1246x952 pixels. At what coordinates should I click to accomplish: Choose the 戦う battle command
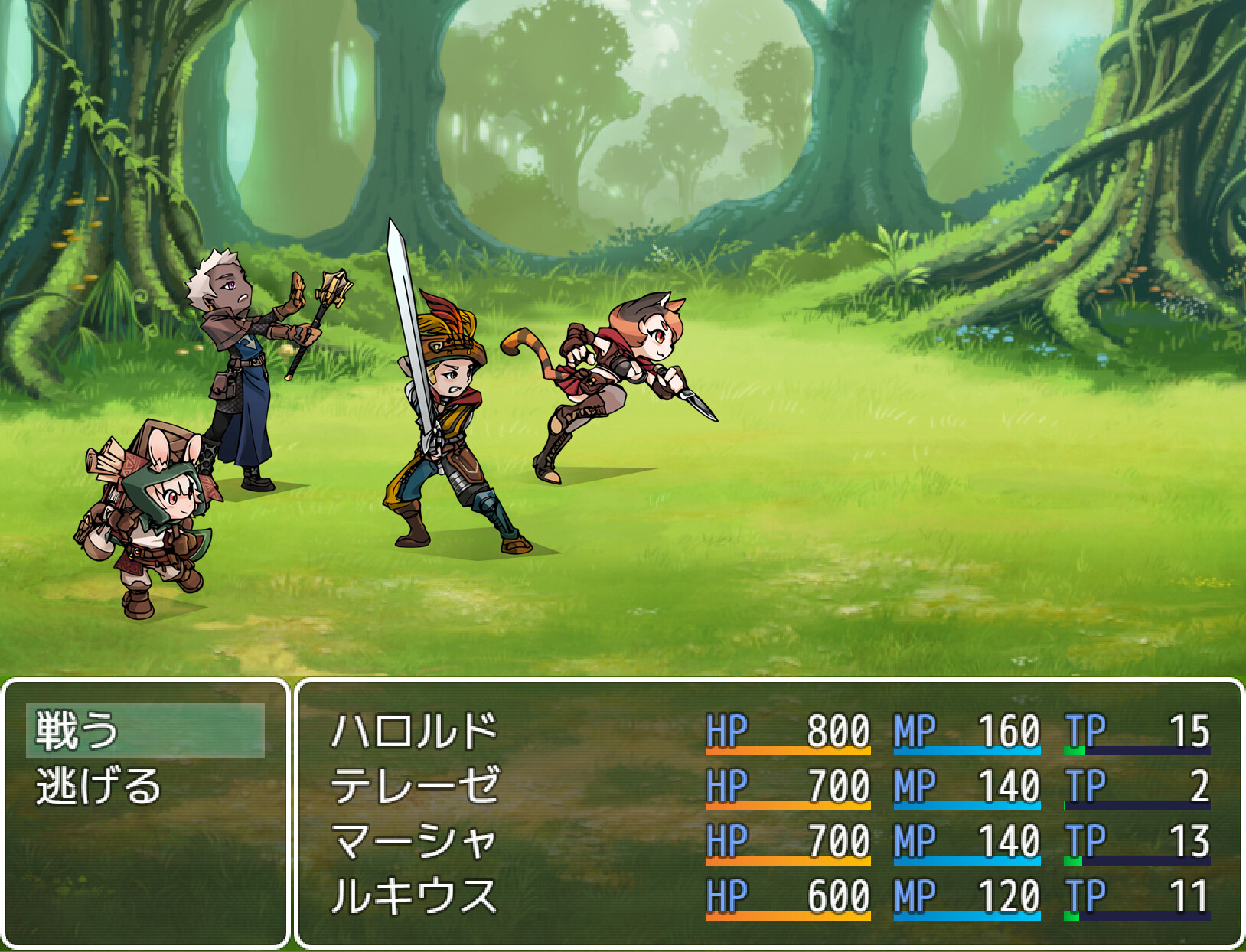point(77,731)
